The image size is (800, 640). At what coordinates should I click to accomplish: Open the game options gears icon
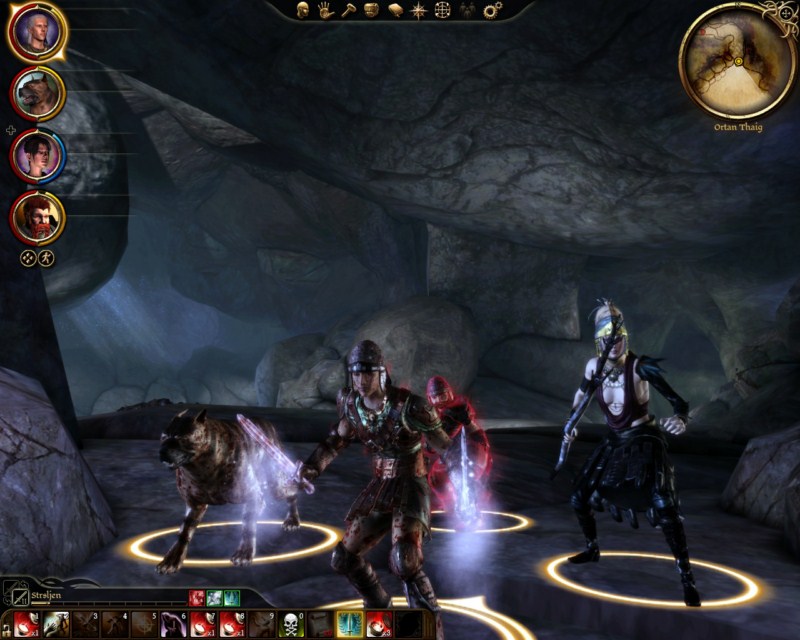tap(491, 10)
